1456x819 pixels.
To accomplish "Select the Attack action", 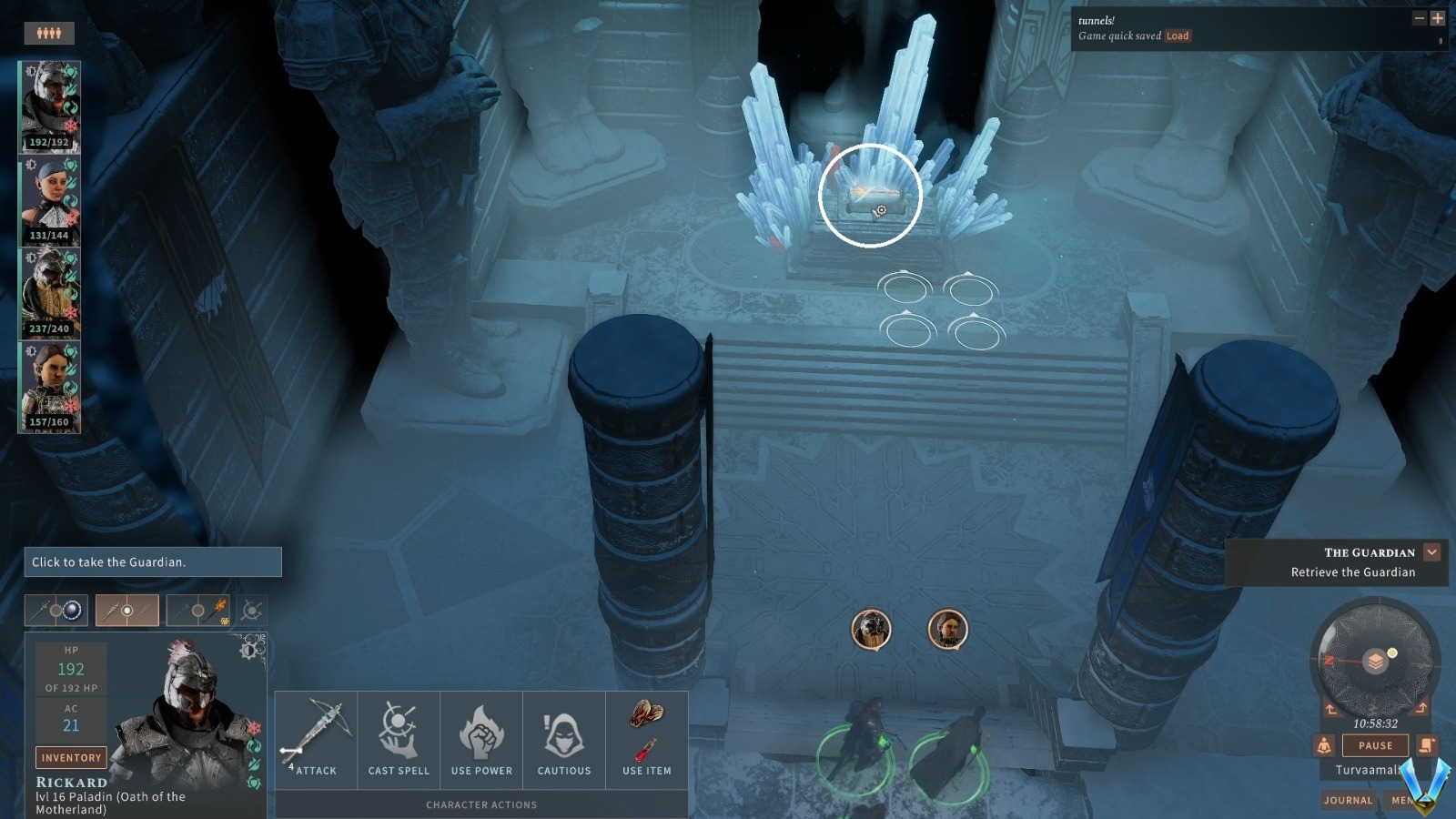I will click(x=314, y=737).
